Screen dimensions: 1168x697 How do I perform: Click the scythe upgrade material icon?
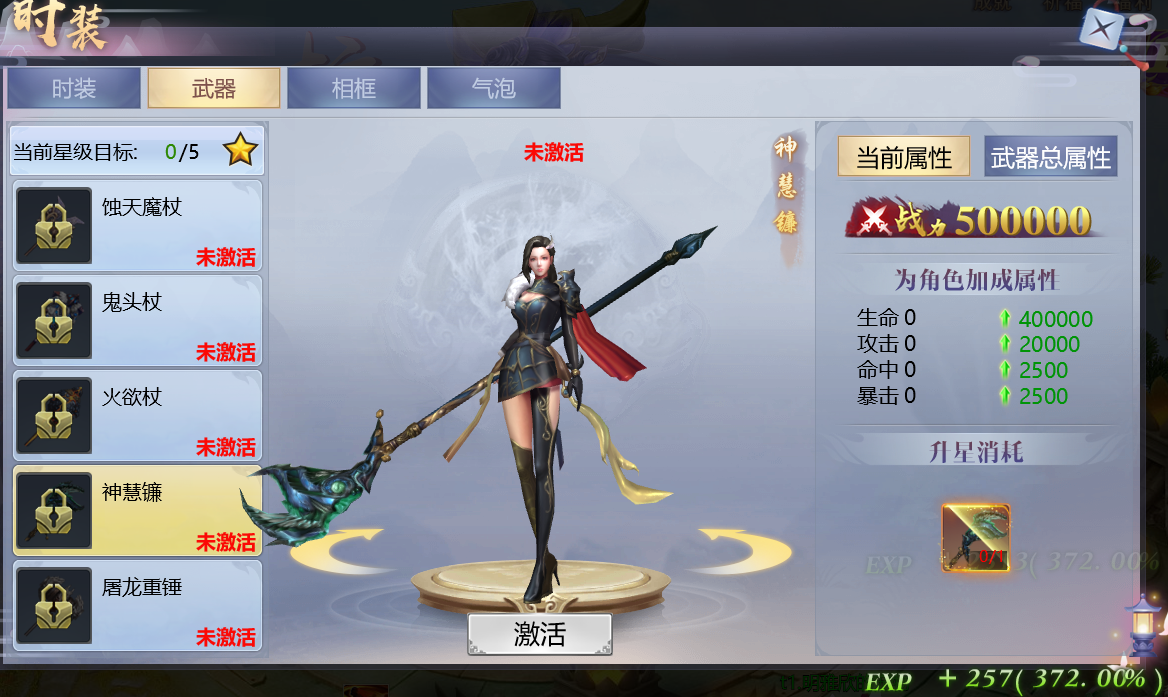976,538
